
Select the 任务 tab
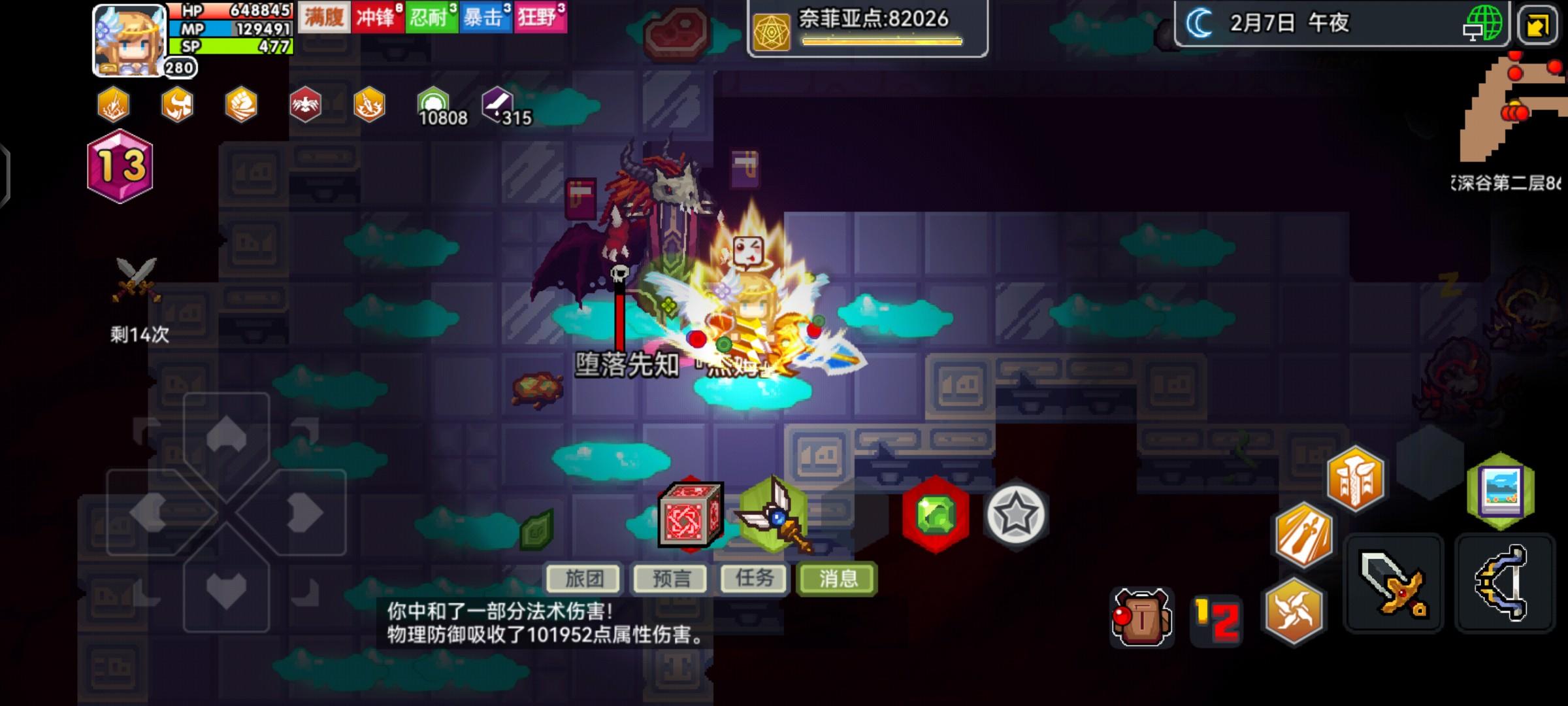pos(755,579)
